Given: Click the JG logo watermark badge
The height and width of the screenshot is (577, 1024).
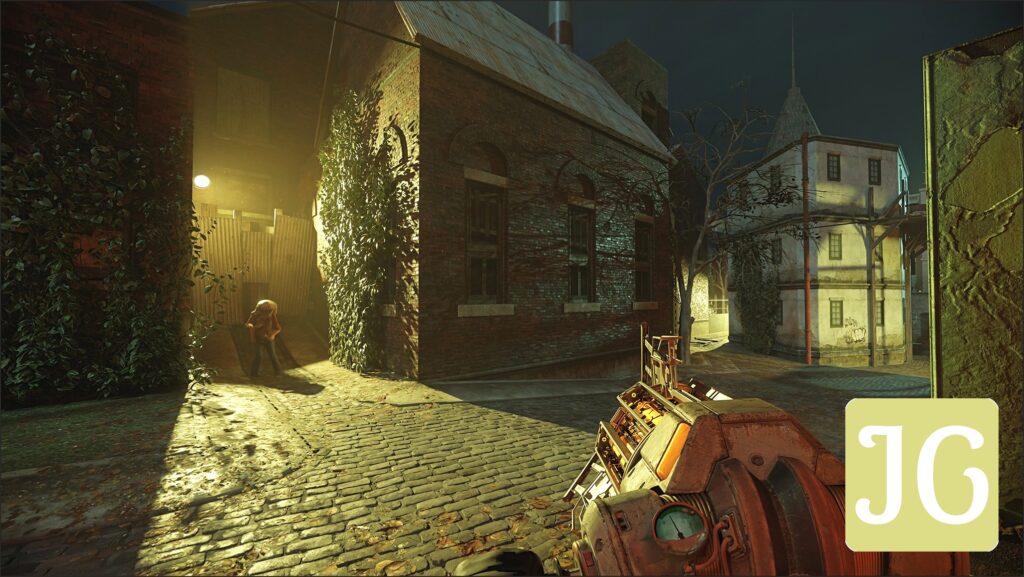Looking at the screenshot, I should [921, 475].
